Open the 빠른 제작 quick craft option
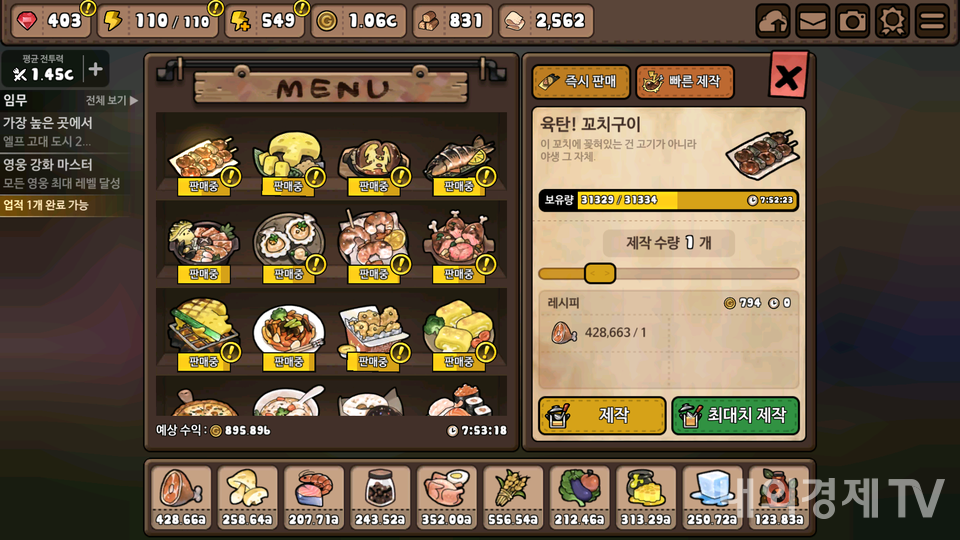The width and height of the screenshot is (960, 540). (x=685, y=82)
